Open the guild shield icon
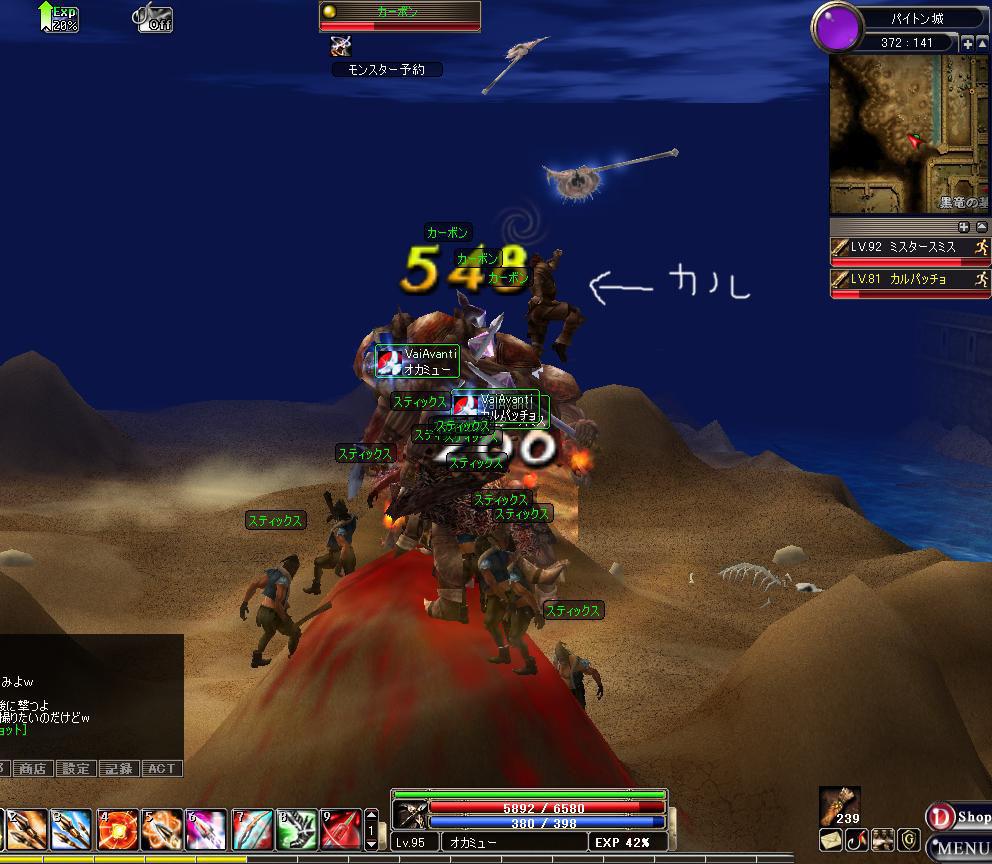992x864 pixels. (x=909, y=839)
